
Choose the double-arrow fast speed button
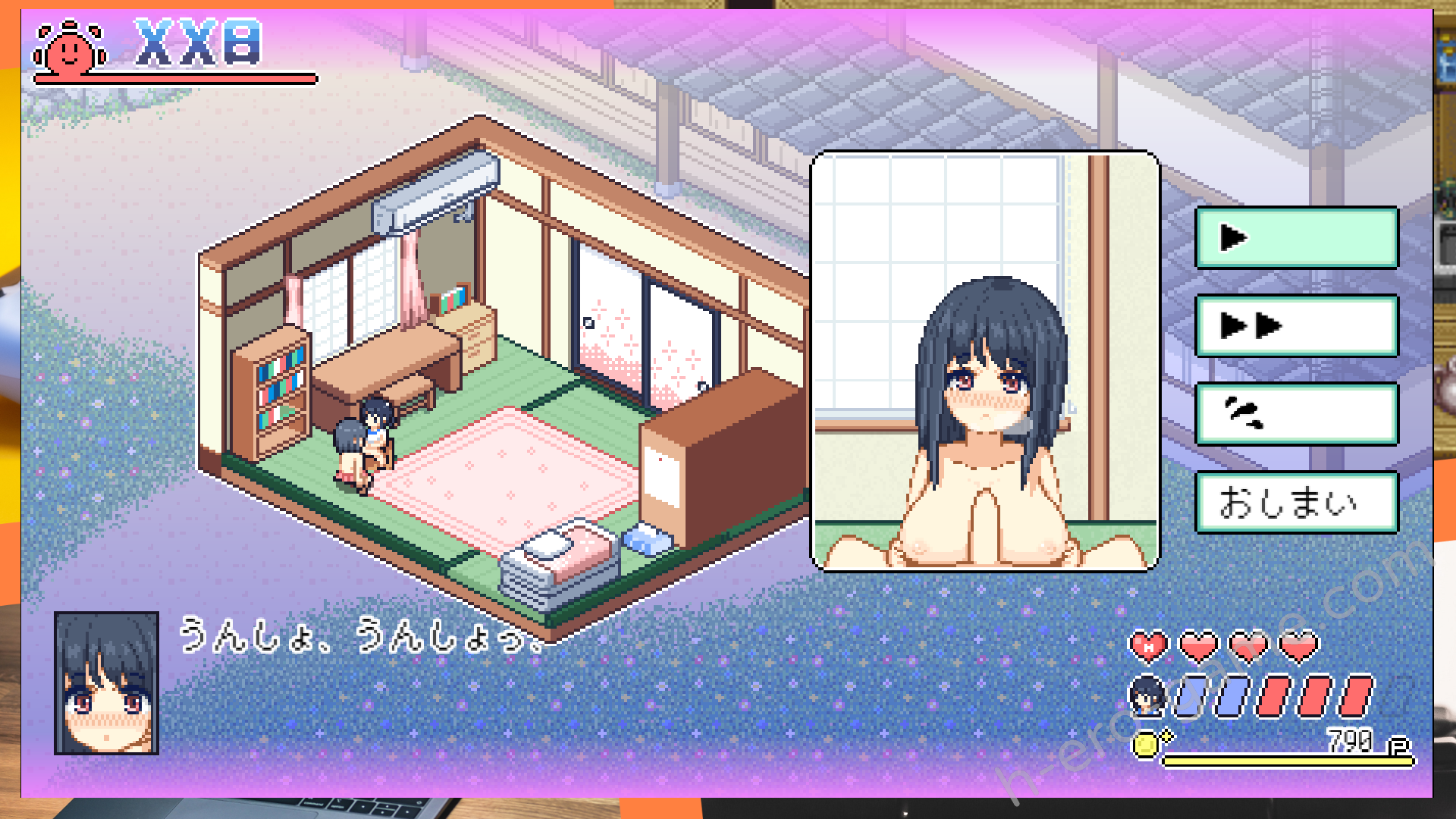1297,326
